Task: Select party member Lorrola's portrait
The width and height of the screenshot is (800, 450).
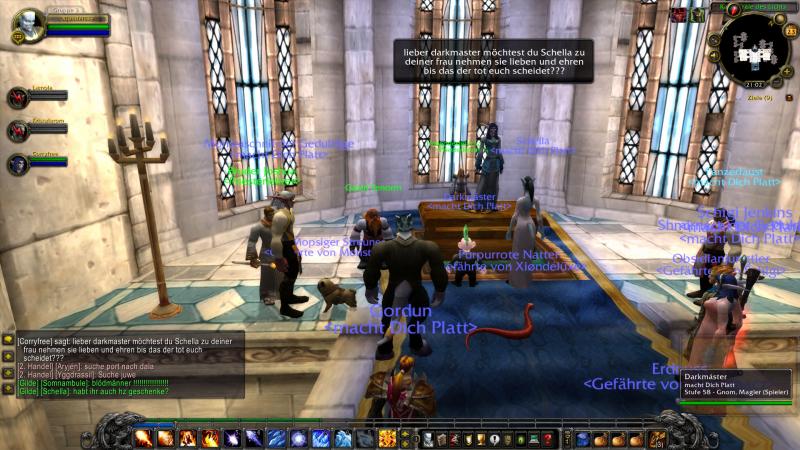Action: click(19, 97)
